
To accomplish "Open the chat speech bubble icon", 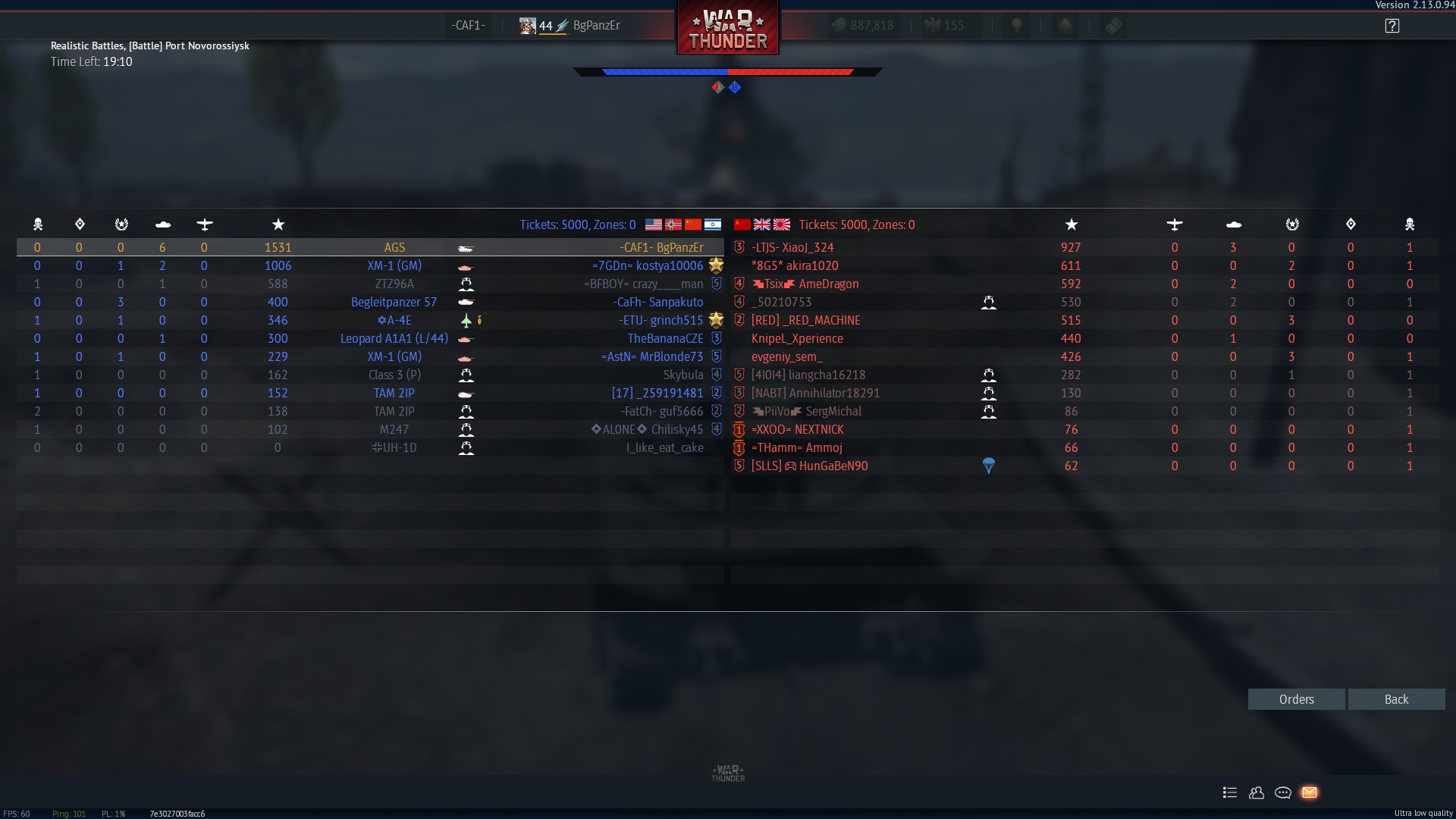I will [x=1282, y=792].
